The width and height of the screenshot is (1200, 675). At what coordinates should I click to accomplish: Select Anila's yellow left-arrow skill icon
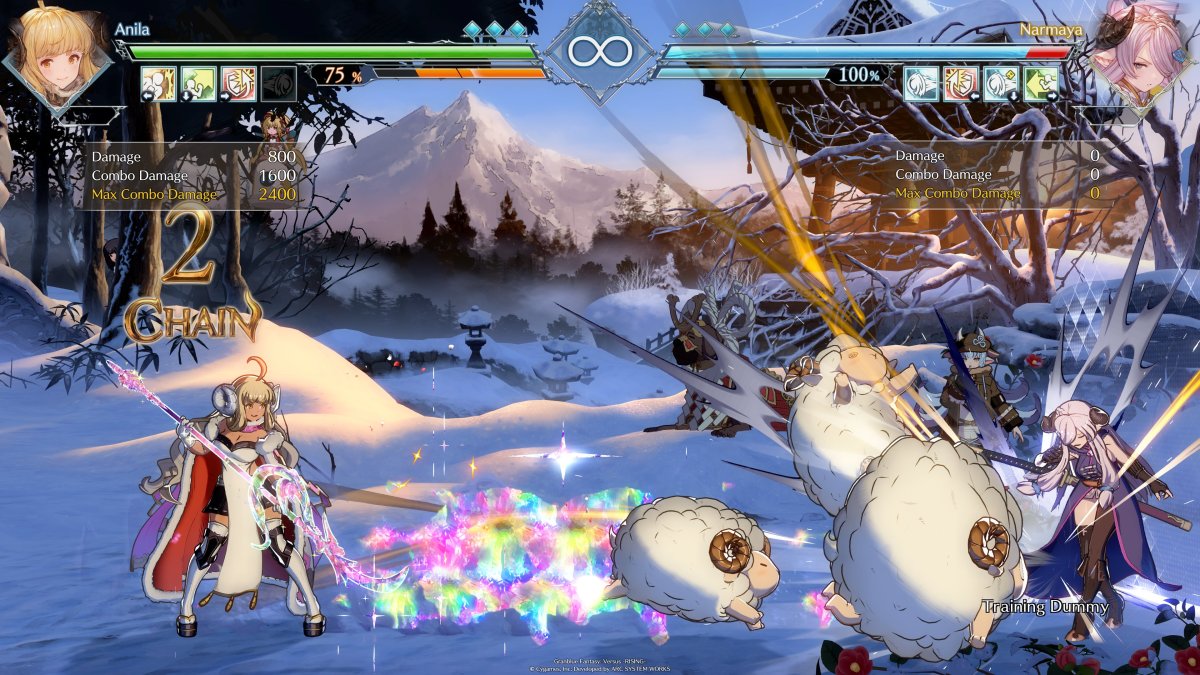coord(158,84)
